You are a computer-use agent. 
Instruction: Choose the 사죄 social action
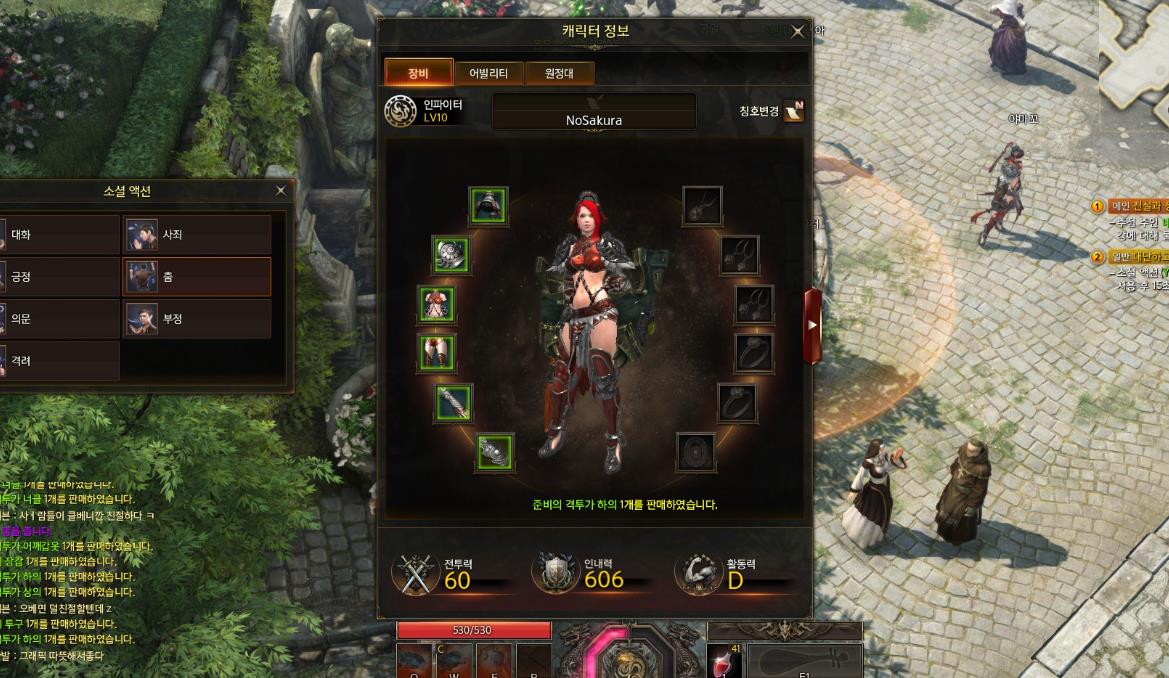(x=197, y=235)
